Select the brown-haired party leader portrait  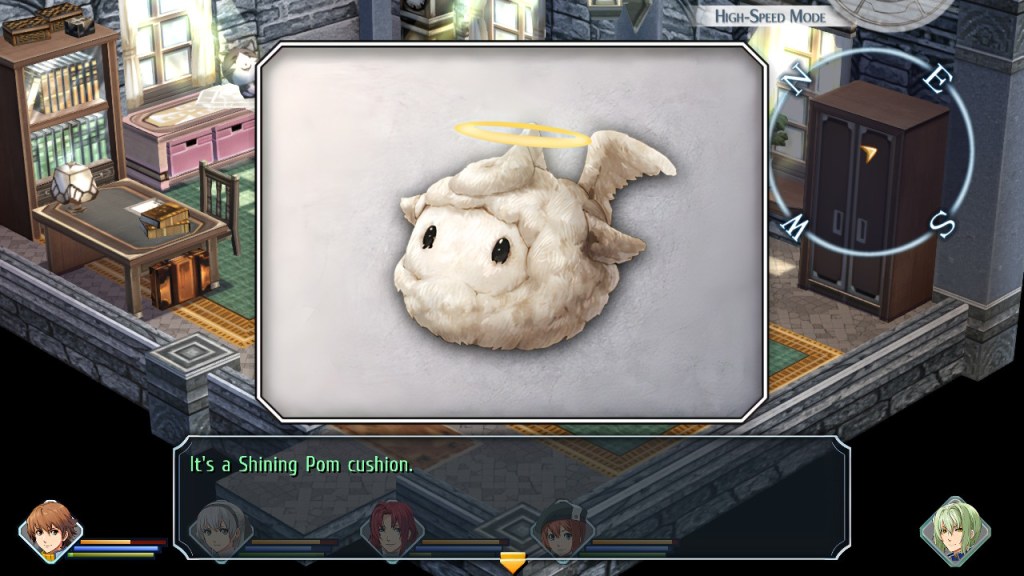pyautogui.click(x=51, y=529)
